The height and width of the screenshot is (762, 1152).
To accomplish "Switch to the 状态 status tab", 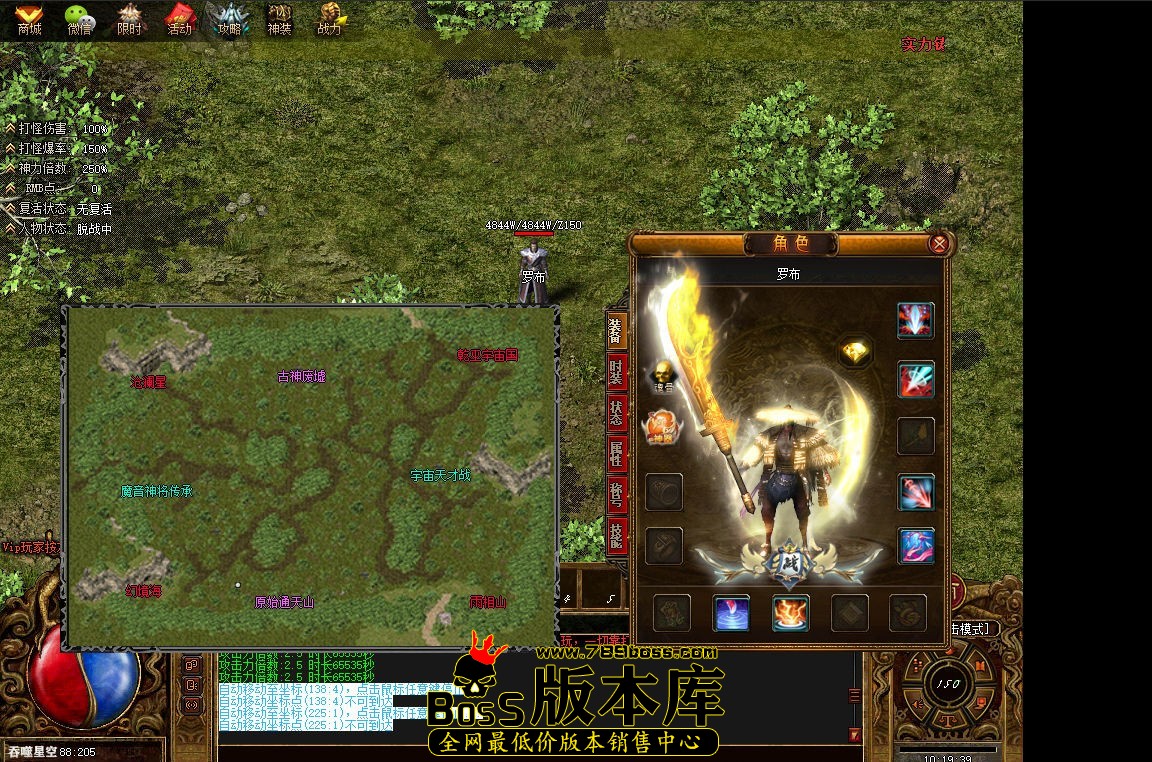I will [x=616, y=415].
